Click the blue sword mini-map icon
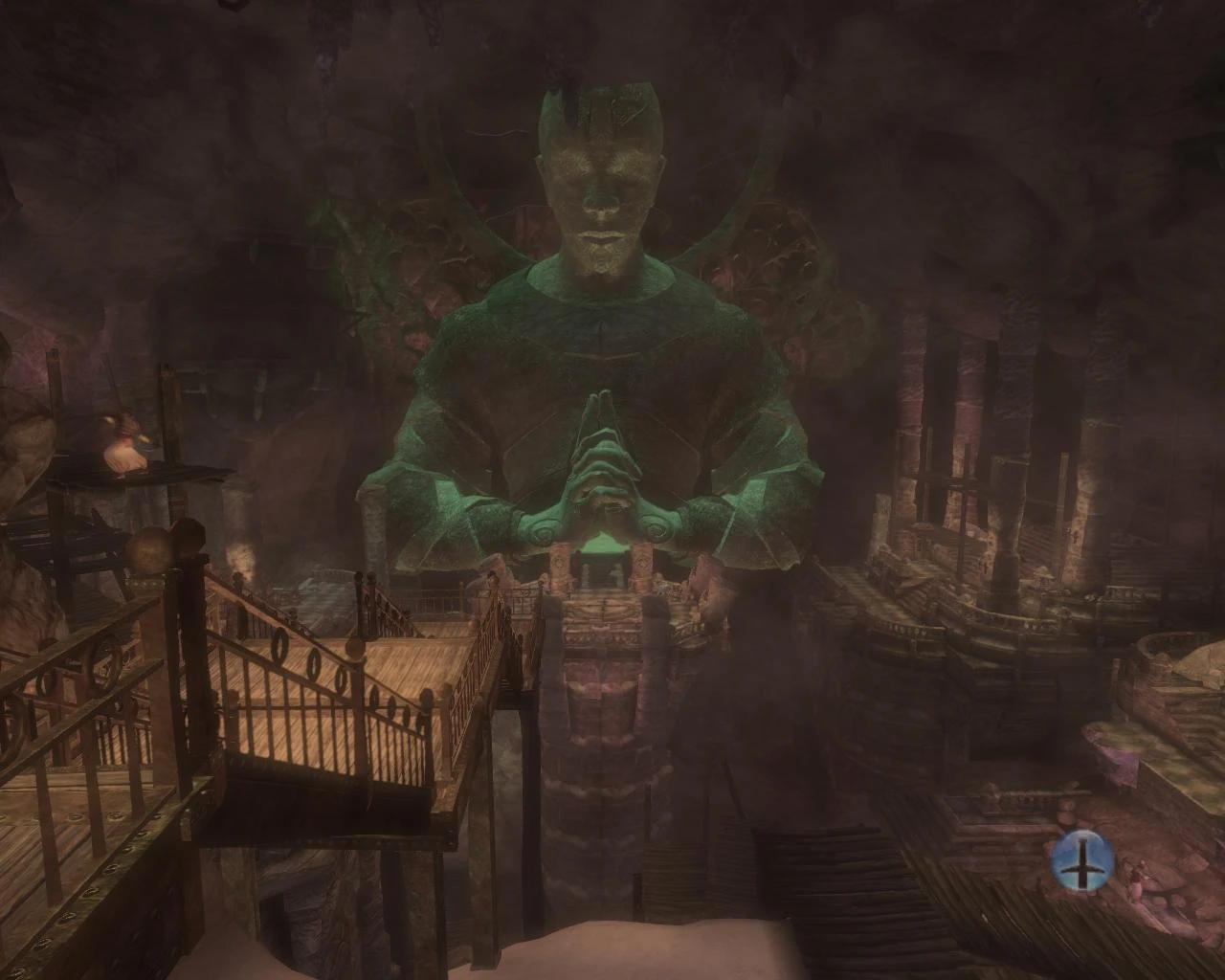Screen dimensions: 1225x980 (1080, 861)
